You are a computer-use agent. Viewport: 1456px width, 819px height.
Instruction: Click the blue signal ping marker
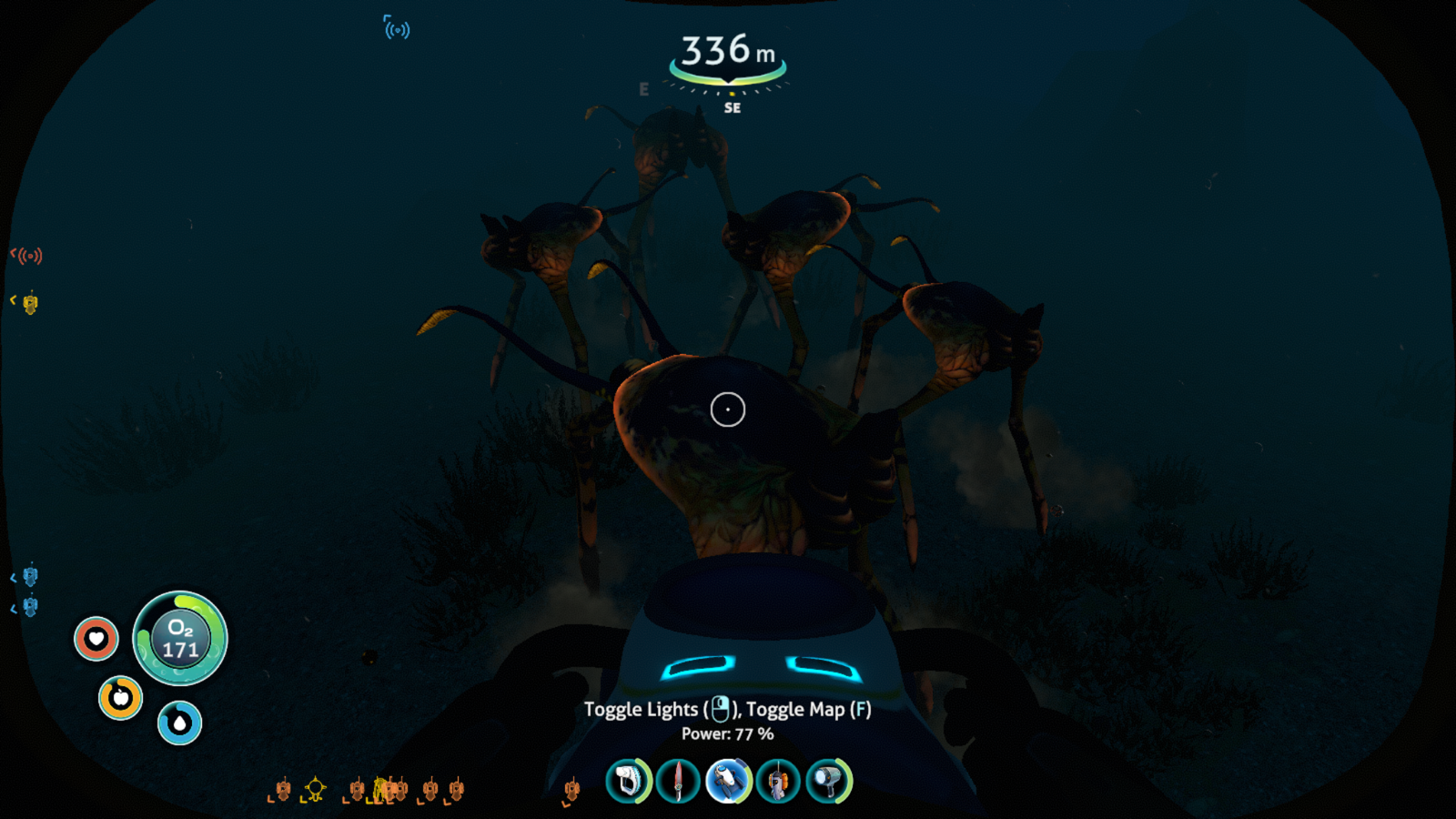(x=397, y=29)
